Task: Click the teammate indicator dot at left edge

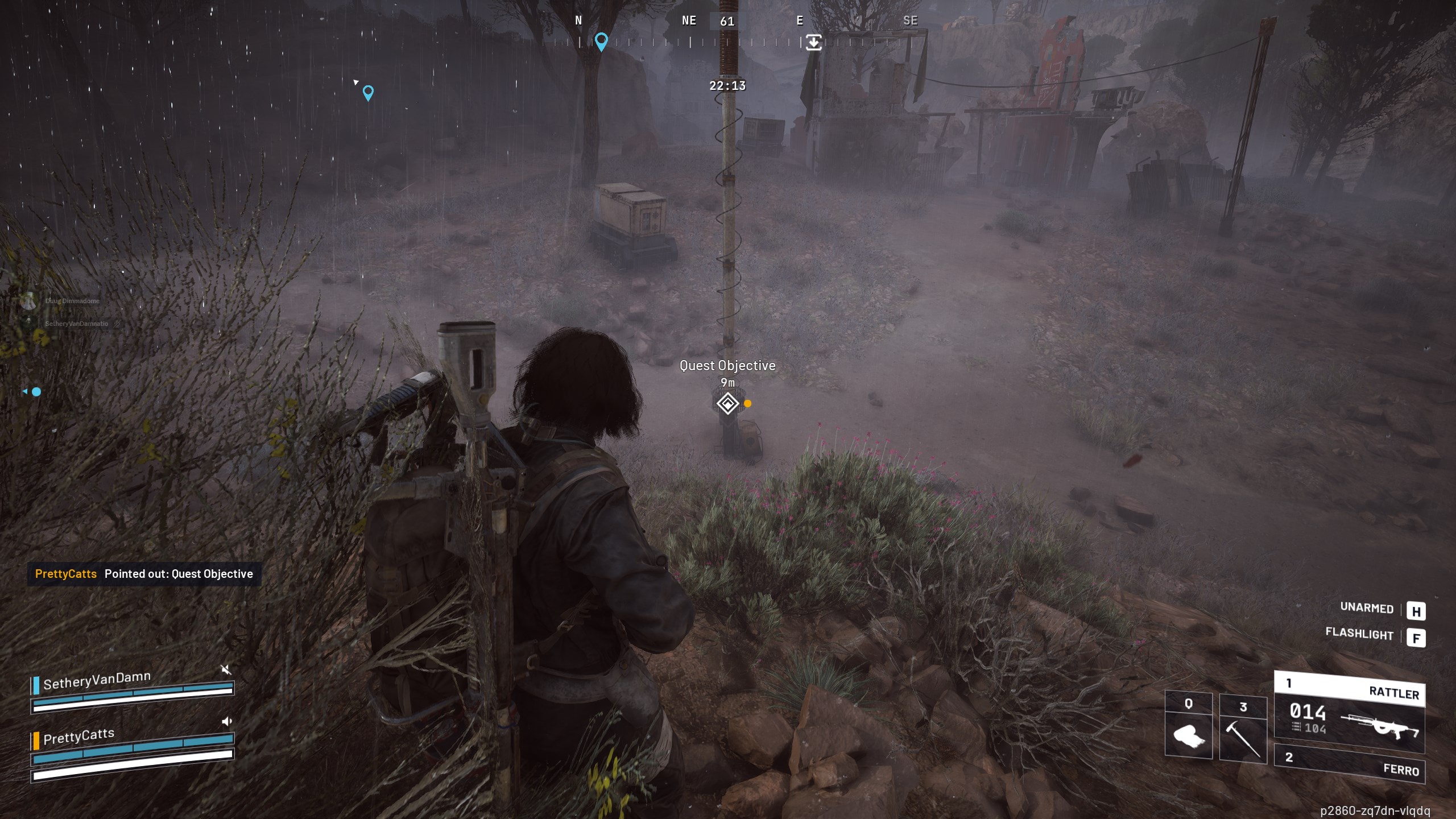Action: (36, 392)
